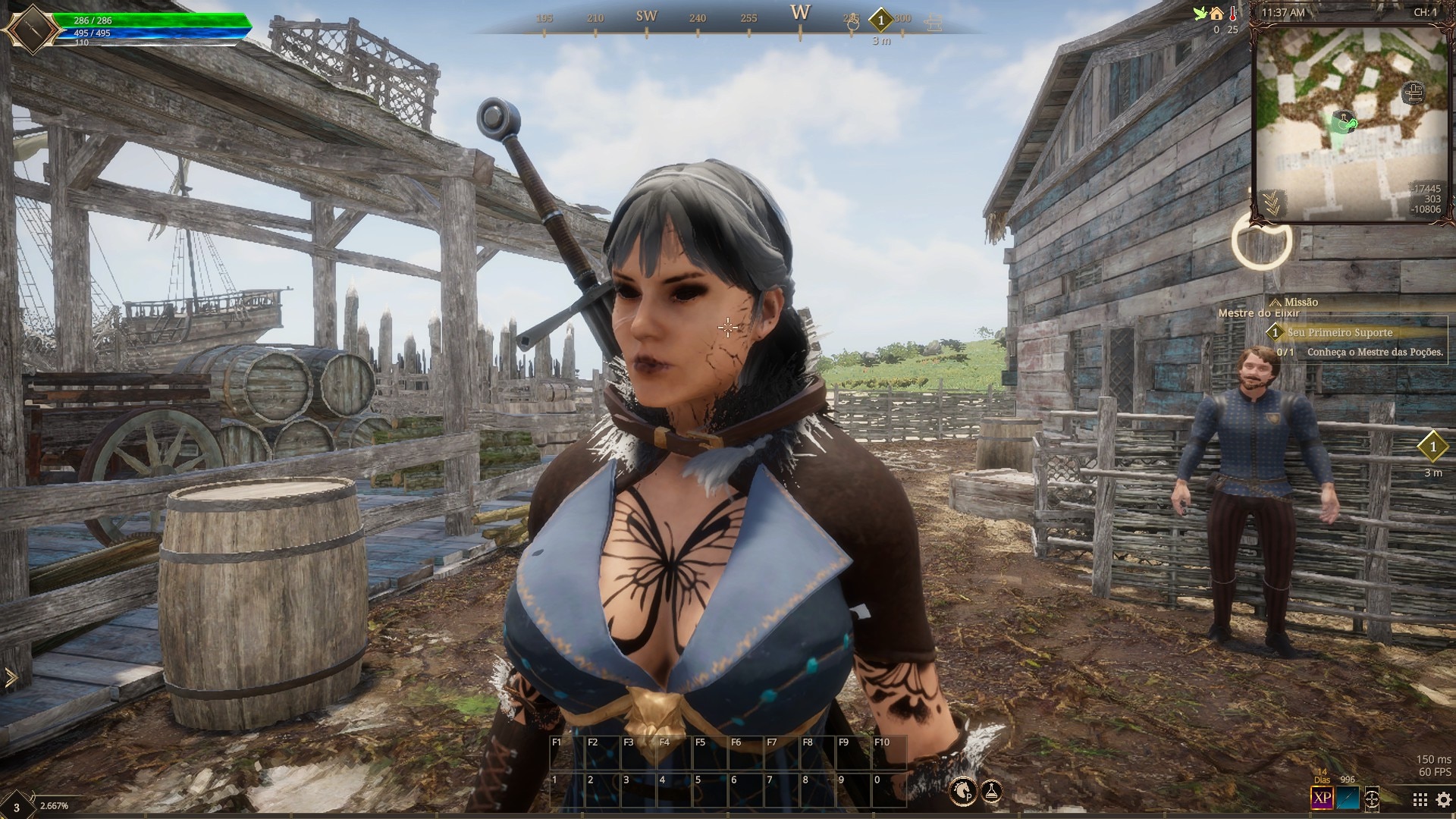Open the potion flask button
Image resolution: width=1456 pixels, height=819 pixels.
click(991, 792)
